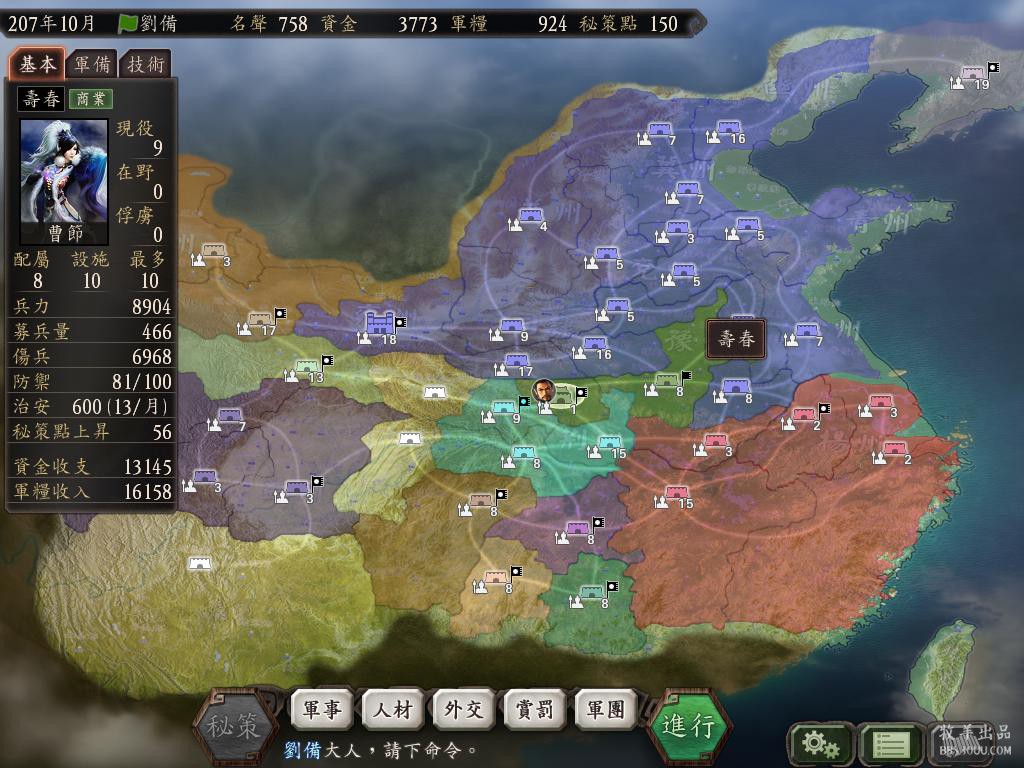Select the 基本 tab
The width and height of the screenshot is (1024, 768).
click(x=38, y=64)
